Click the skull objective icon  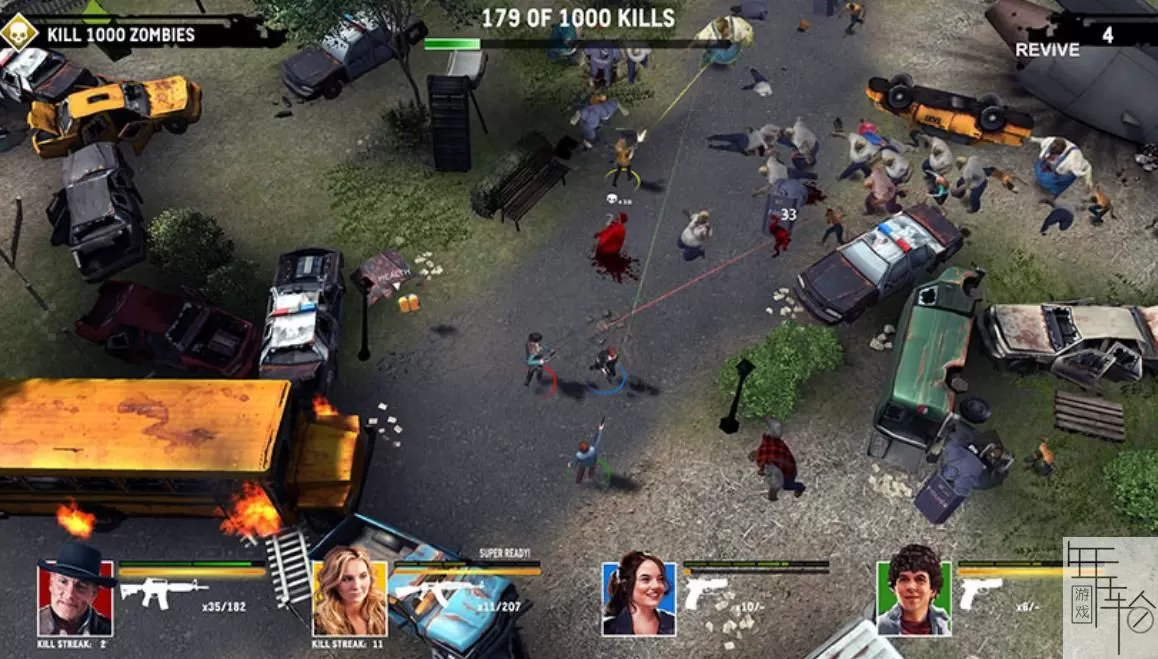(18, 33)
